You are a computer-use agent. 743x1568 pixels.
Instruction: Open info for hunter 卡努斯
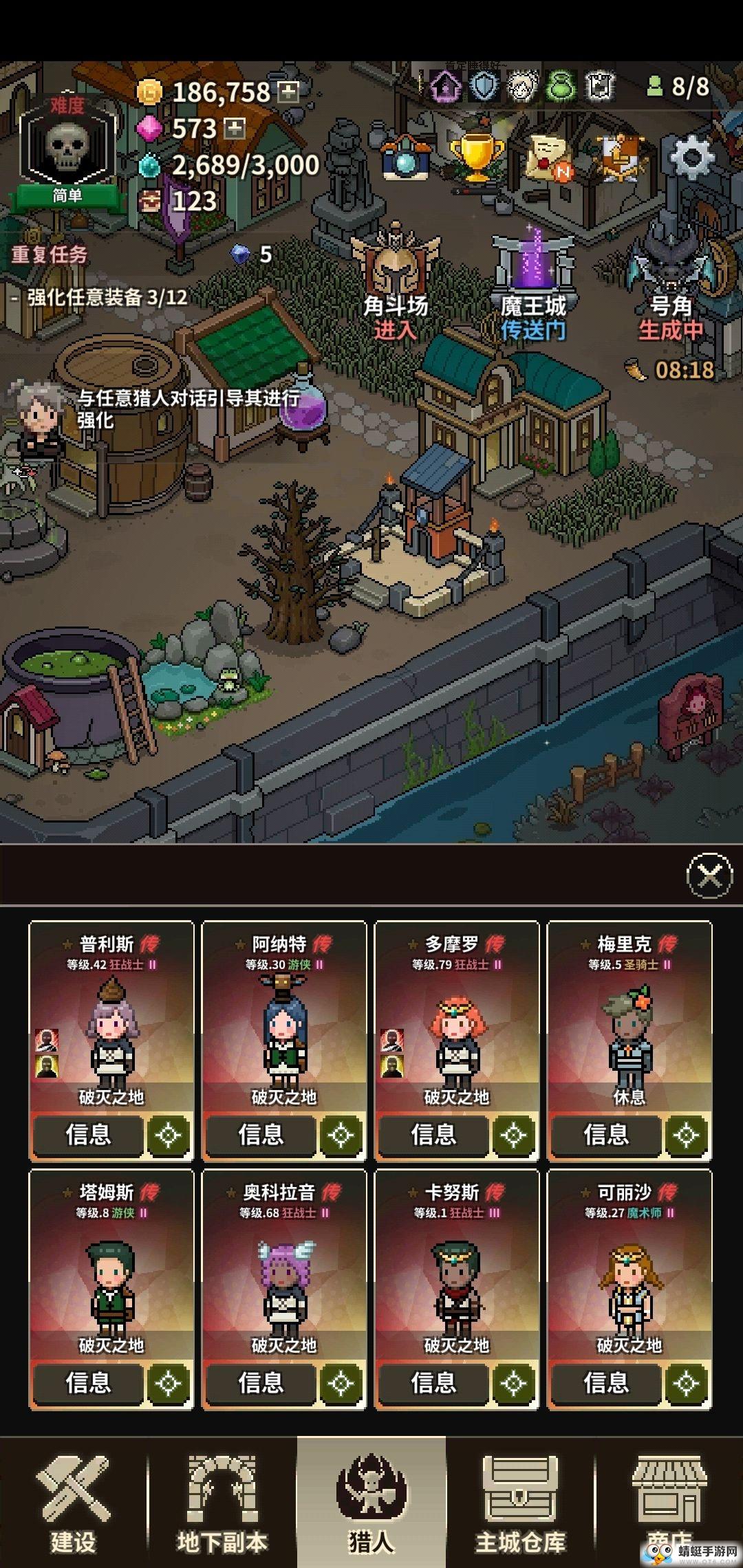[x=433, y=1383]
